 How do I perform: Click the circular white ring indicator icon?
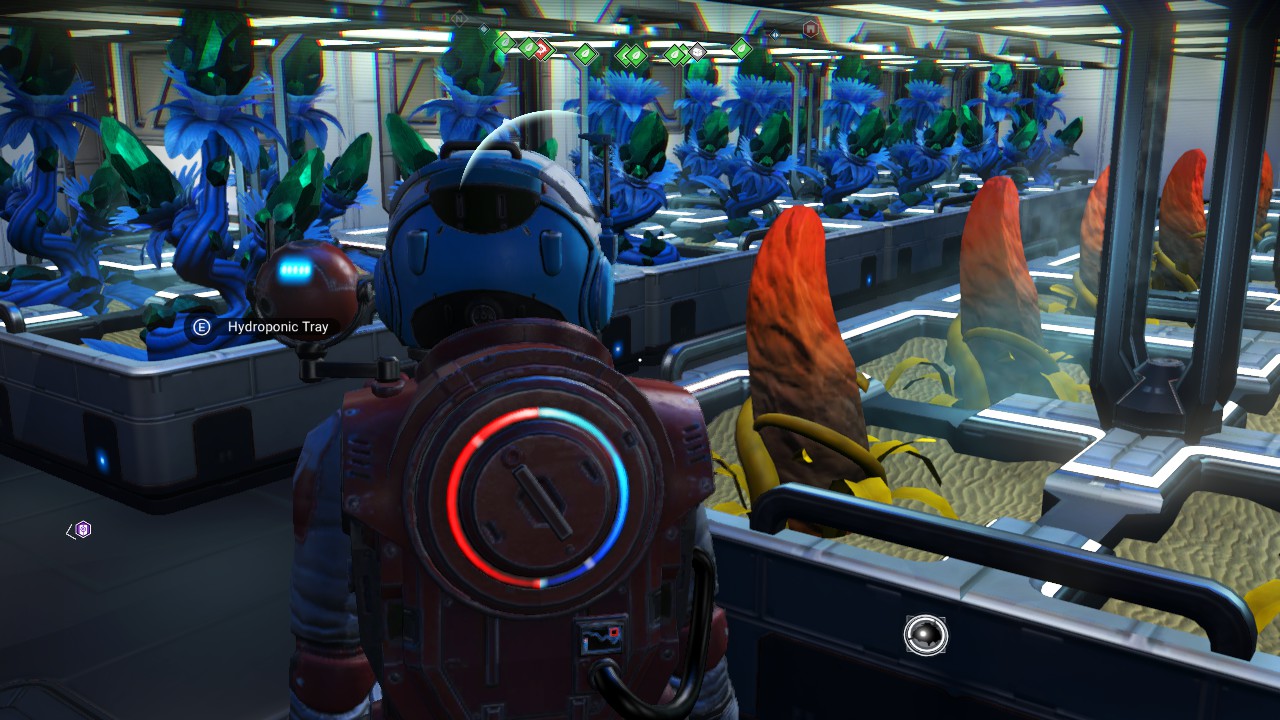(x=925, y=635)
